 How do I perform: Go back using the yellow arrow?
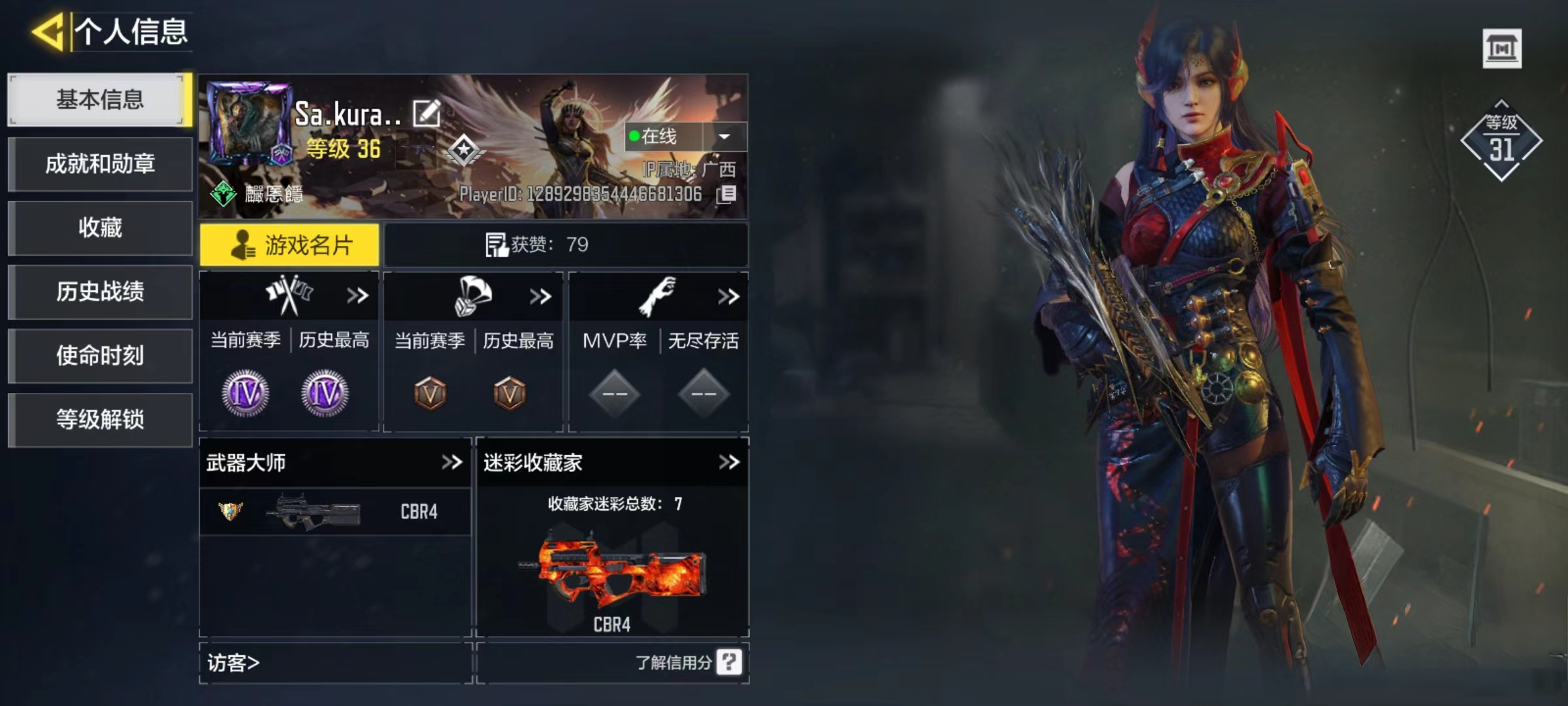pyautogui.click(x=48, y=31)
